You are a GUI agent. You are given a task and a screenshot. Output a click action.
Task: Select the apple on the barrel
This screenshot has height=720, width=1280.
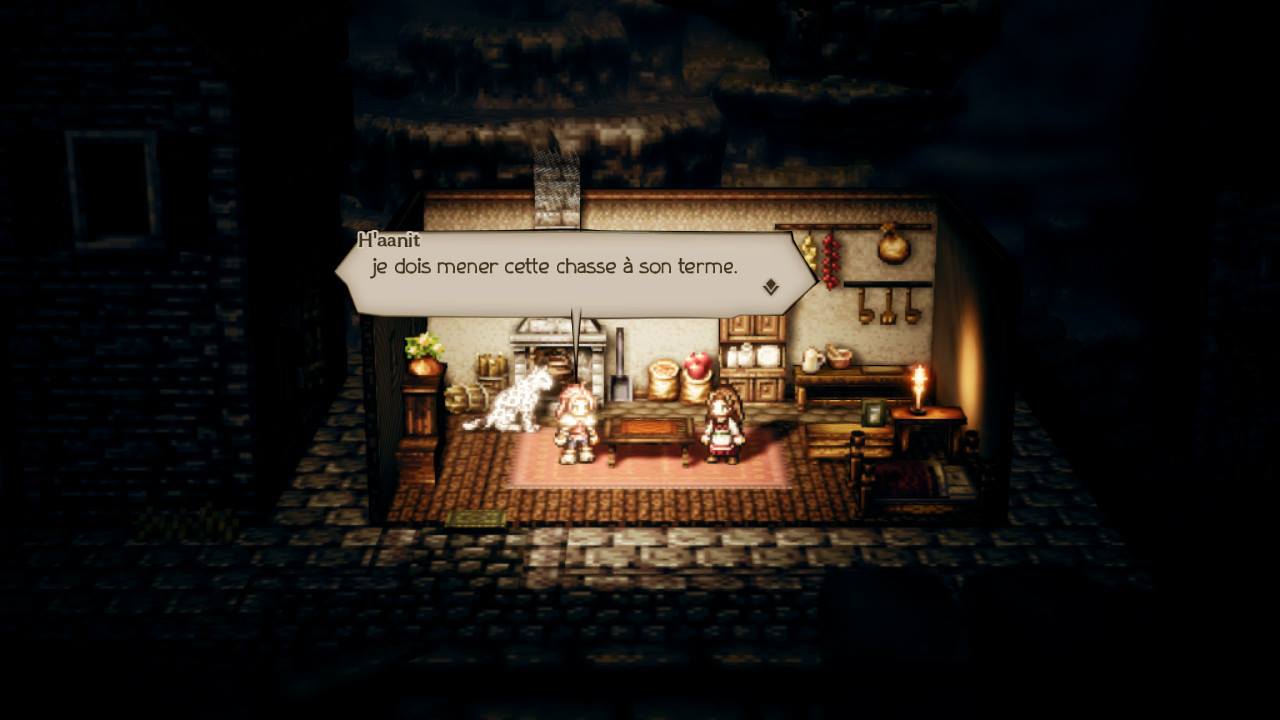click(698, 363)
